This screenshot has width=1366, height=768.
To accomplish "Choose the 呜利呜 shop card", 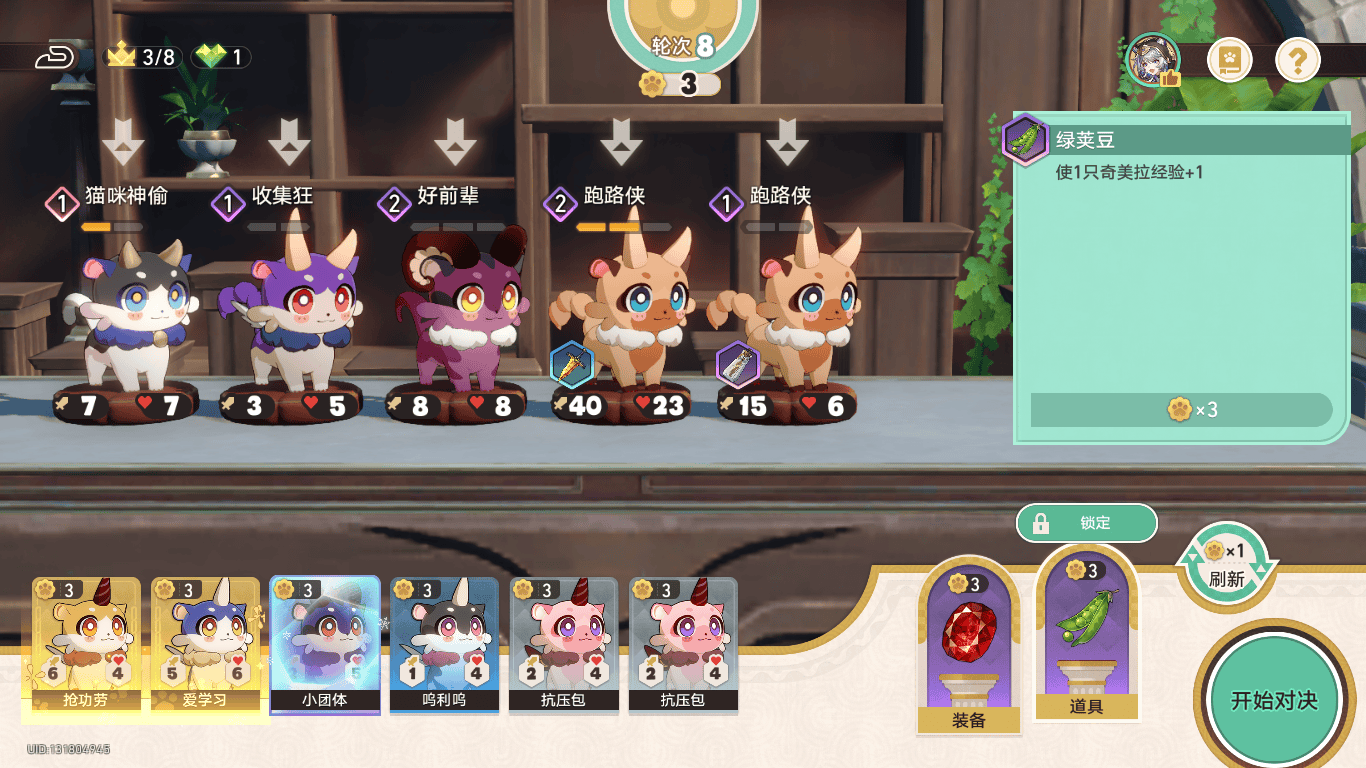I will click(444, 645).
